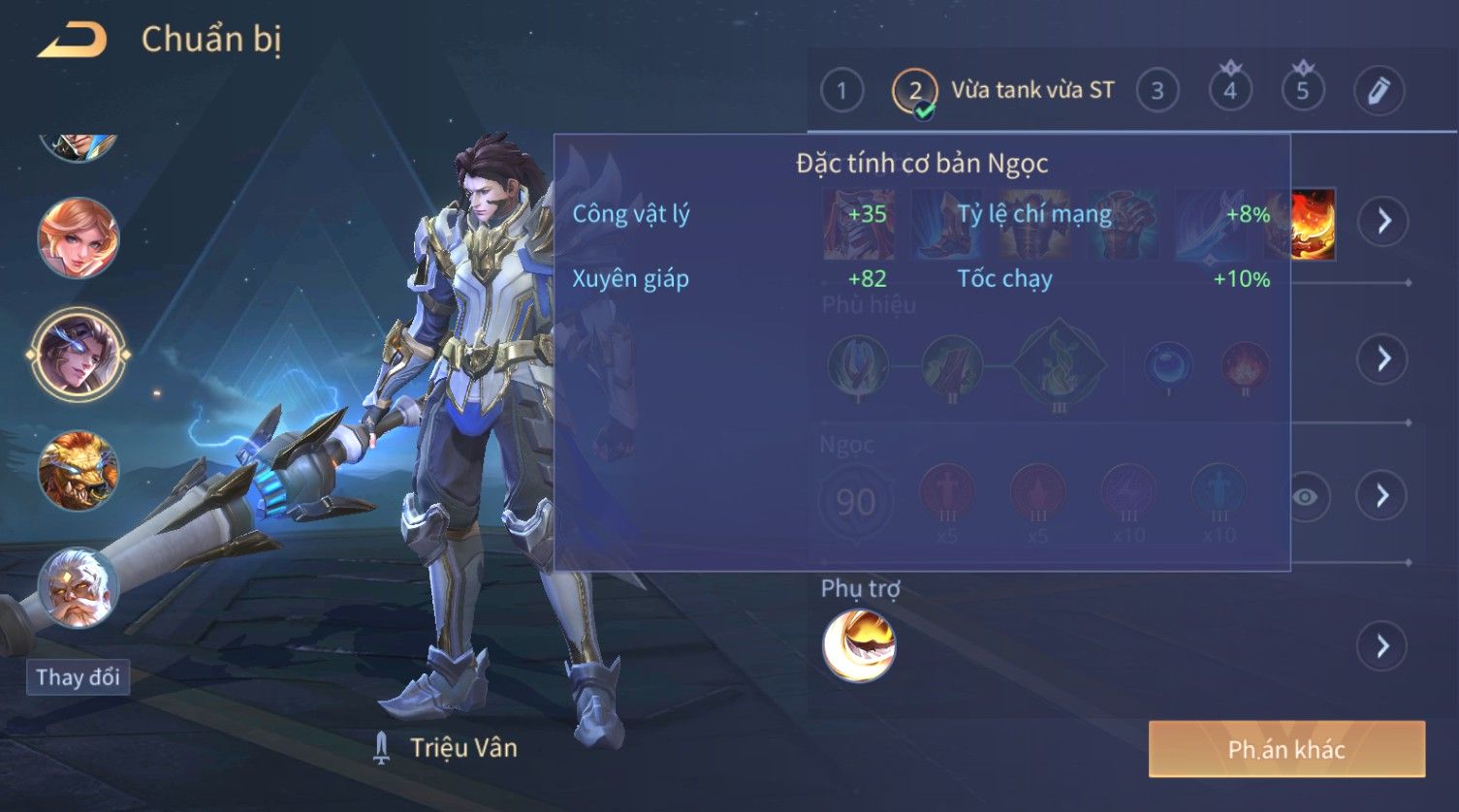Pick the orange-haired girl hero portrait

[79, 238]
